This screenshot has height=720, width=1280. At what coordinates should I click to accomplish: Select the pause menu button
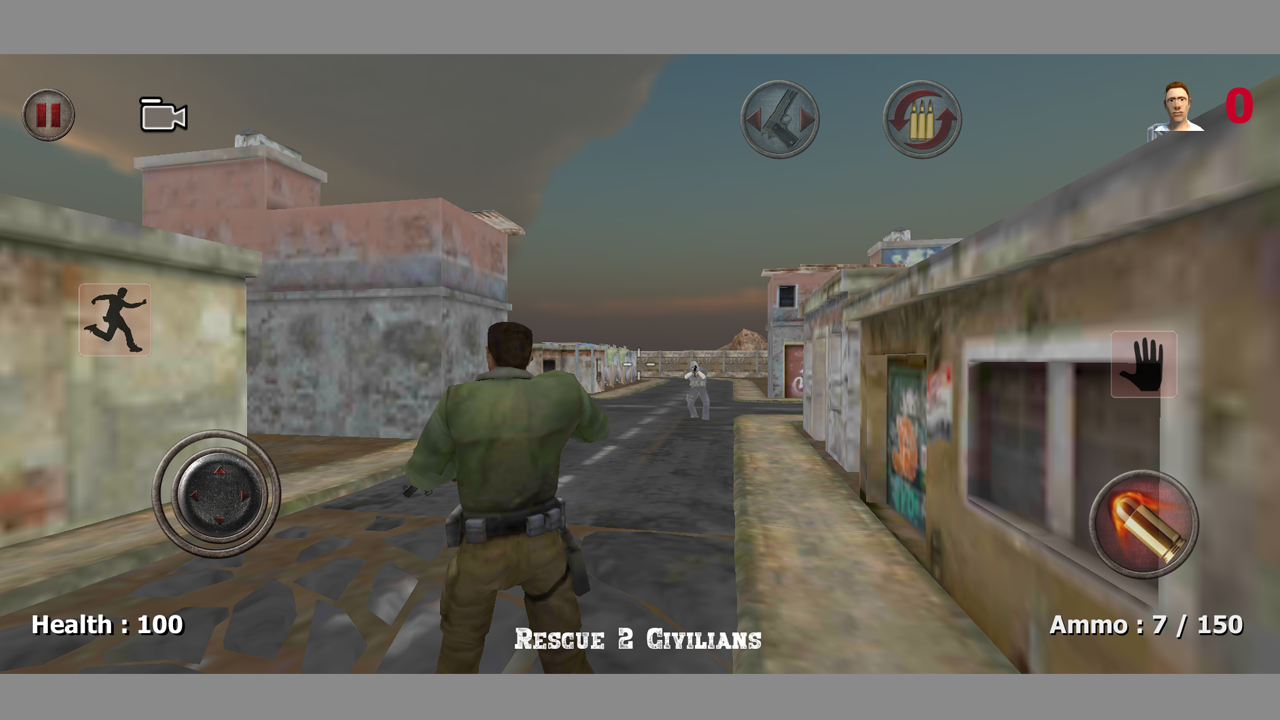coord(47,114)
